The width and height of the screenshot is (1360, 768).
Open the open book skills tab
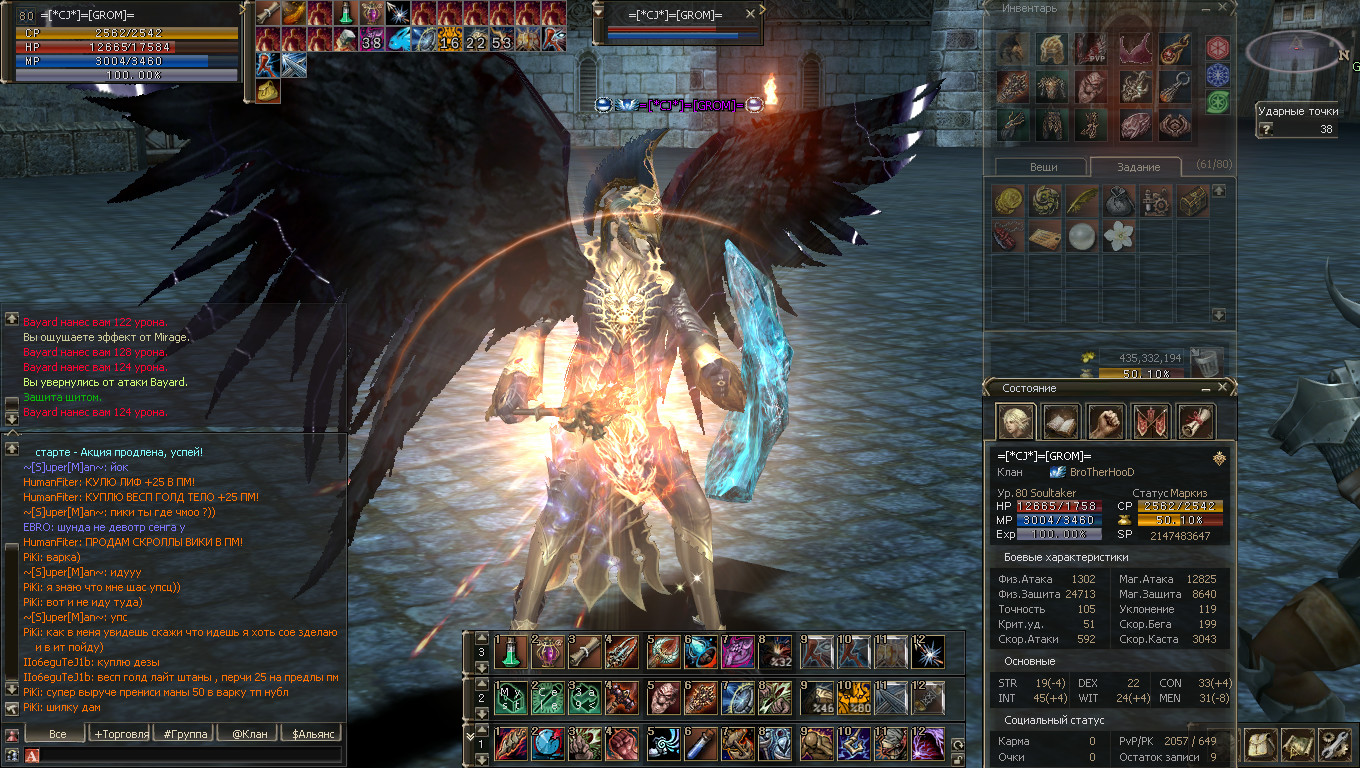1061,422
